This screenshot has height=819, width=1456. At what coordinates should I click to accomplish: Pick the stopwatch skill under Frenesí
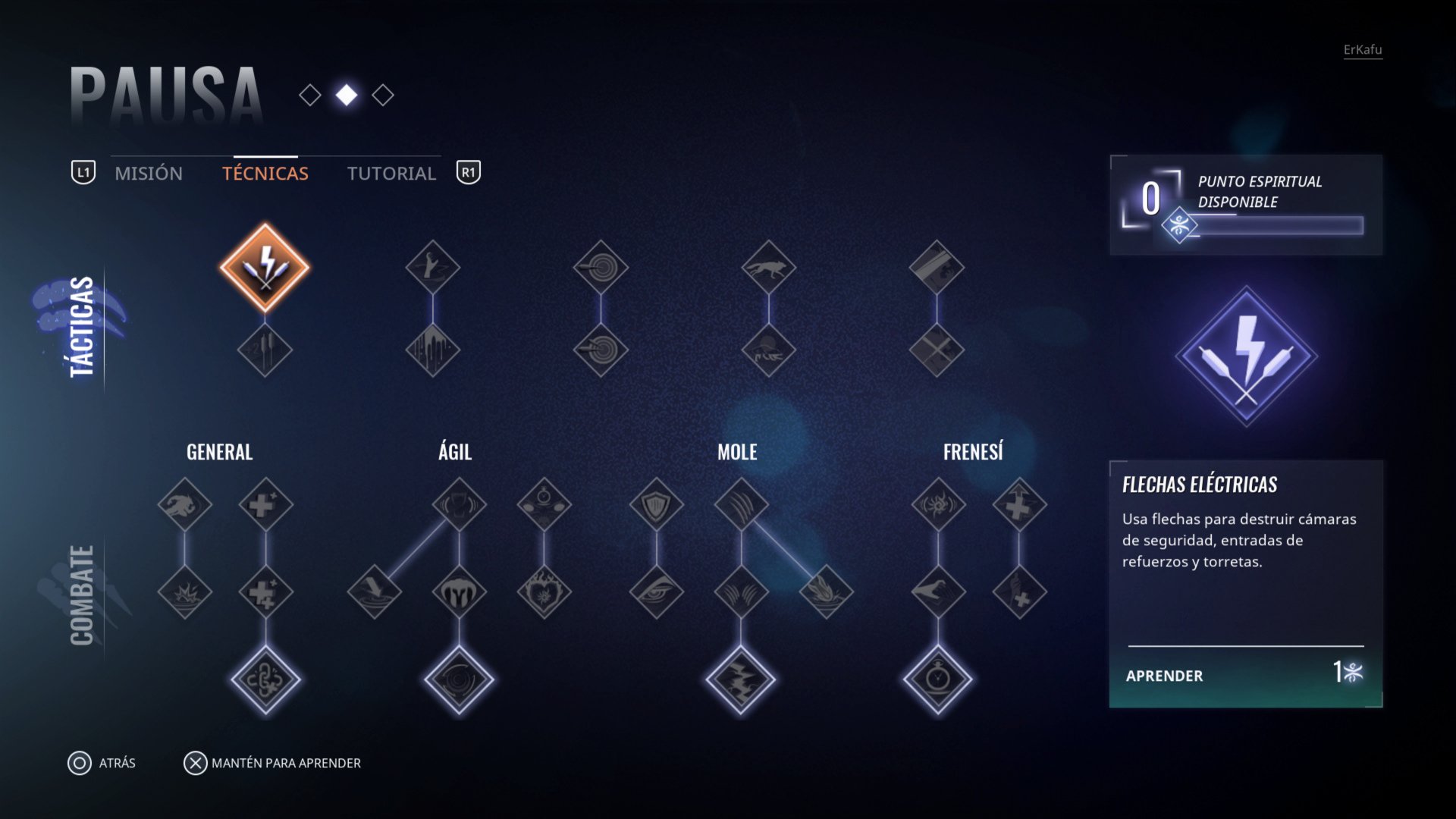[938, 679]
